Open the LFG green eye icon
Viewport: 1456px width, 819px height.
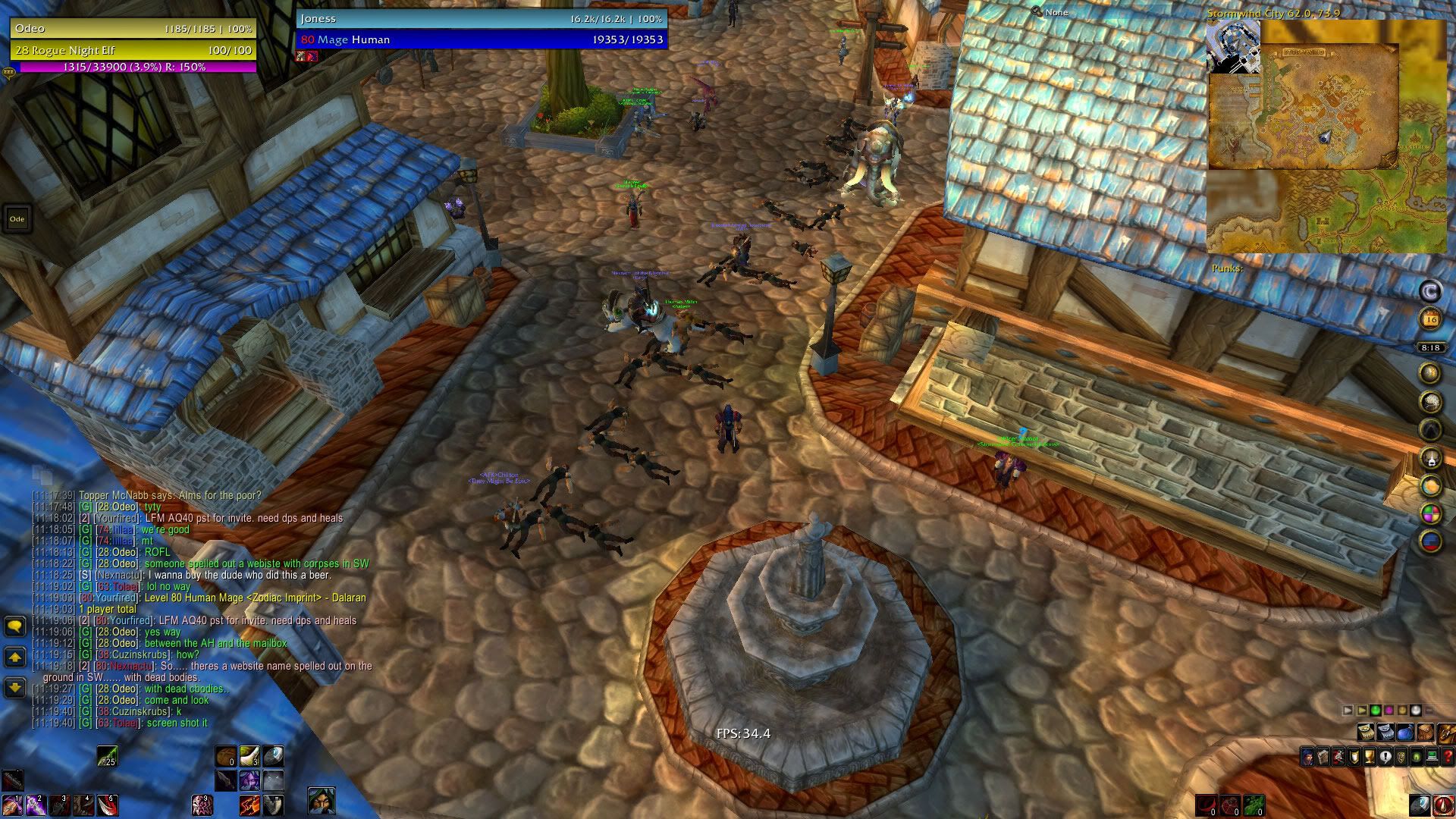pyautogui.click(x=1417, y=757)
